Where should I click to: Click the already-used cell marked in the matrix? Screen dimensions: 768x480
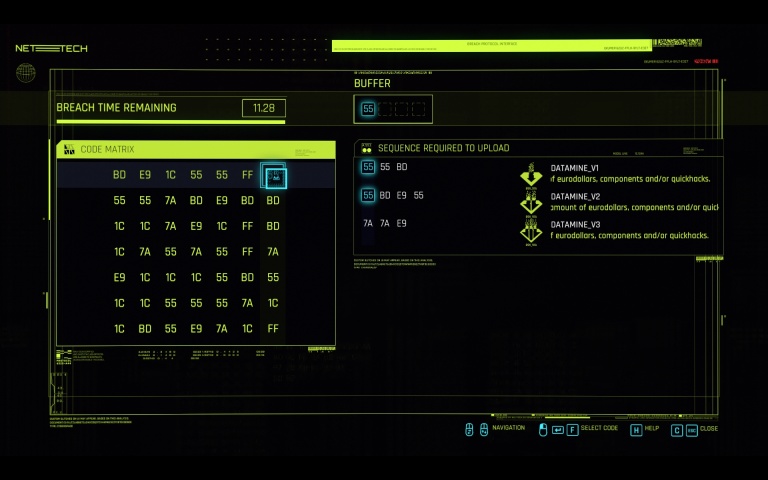click(273, 176)
